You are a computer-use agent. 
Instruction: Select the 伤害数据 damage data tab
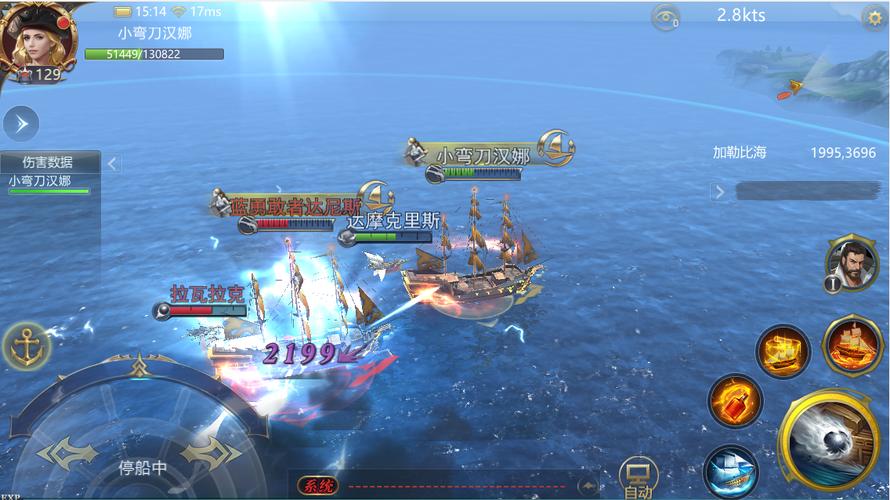[x=48, y=162]
